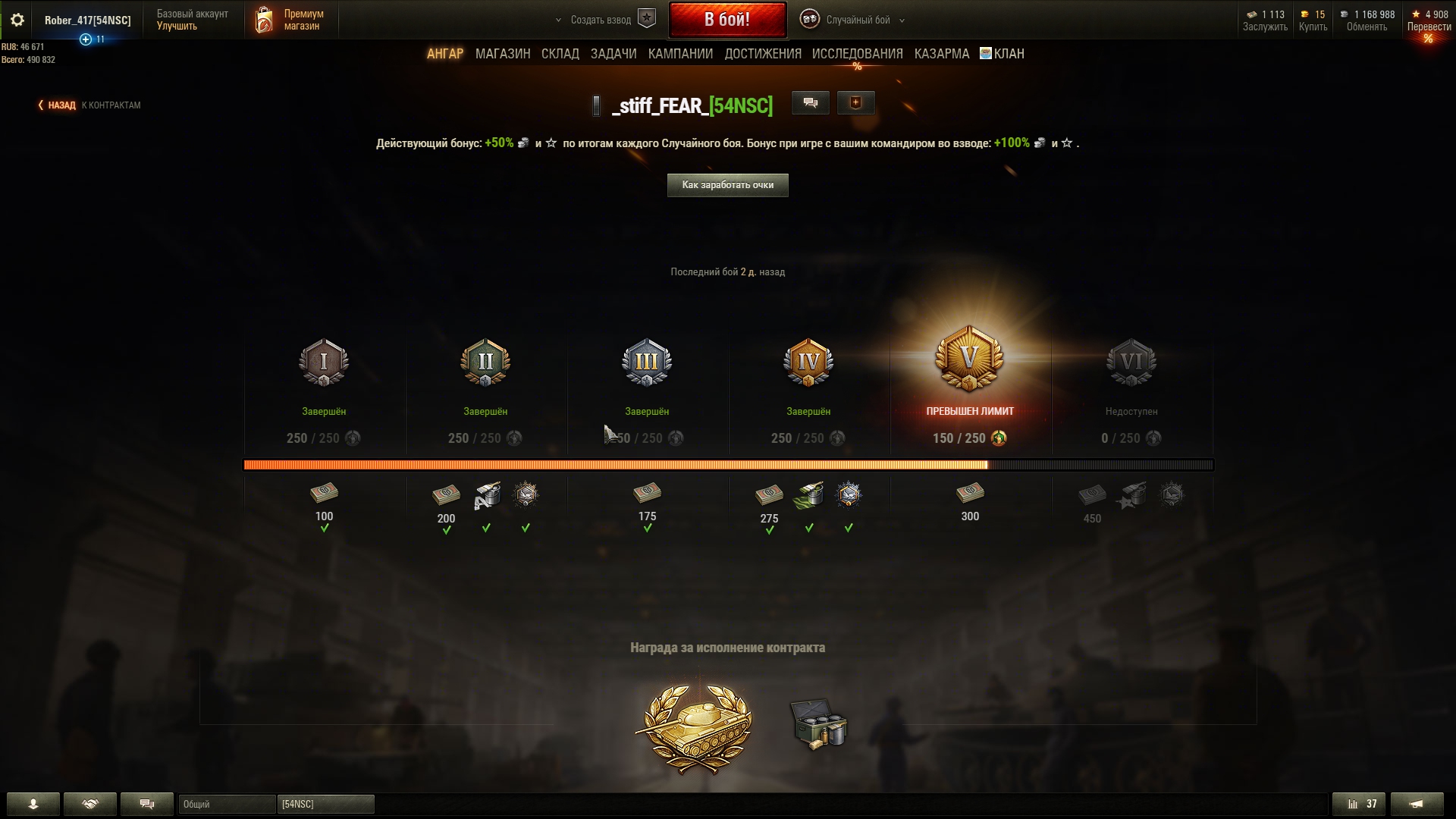The width and height of the screenshot is (1456, 819).
Task: Select the golden stage V medal
Action: click(969, 359)
